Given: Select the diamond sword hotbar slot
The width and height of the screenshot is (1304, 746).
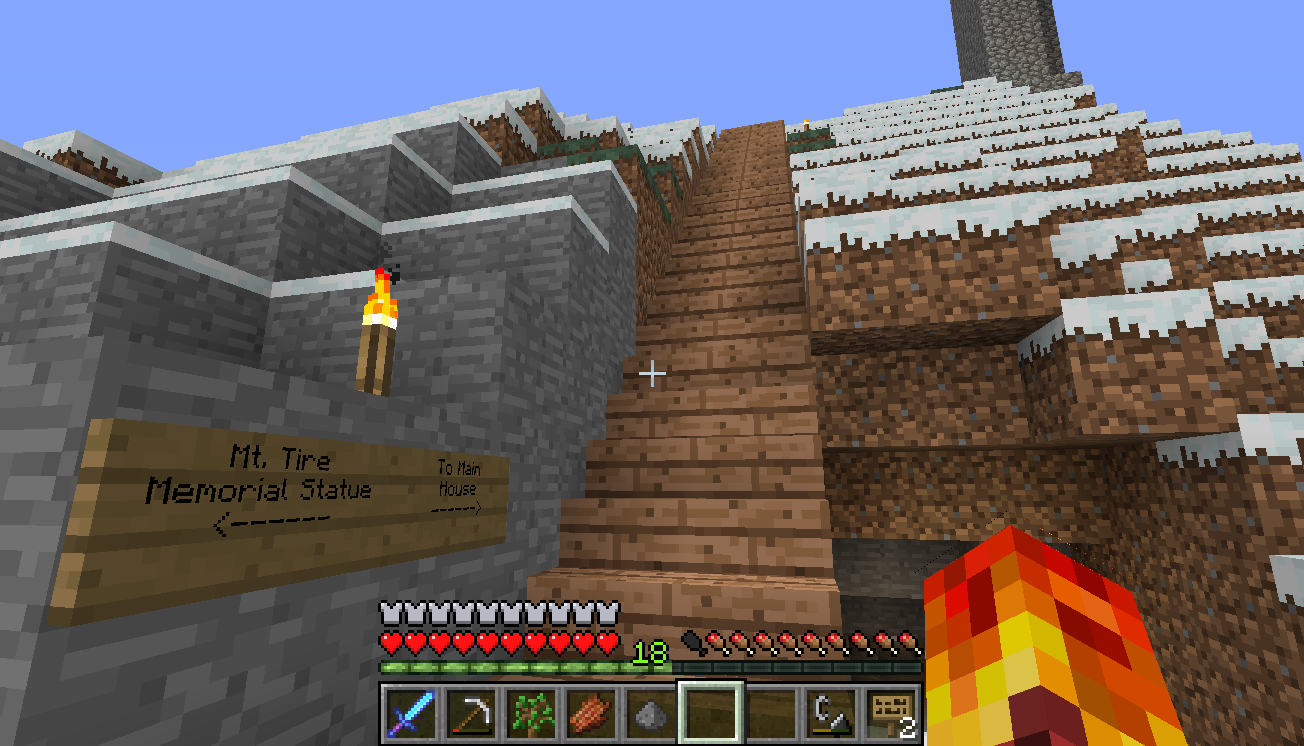Looking at the screenshot, I should pos(410,714).
